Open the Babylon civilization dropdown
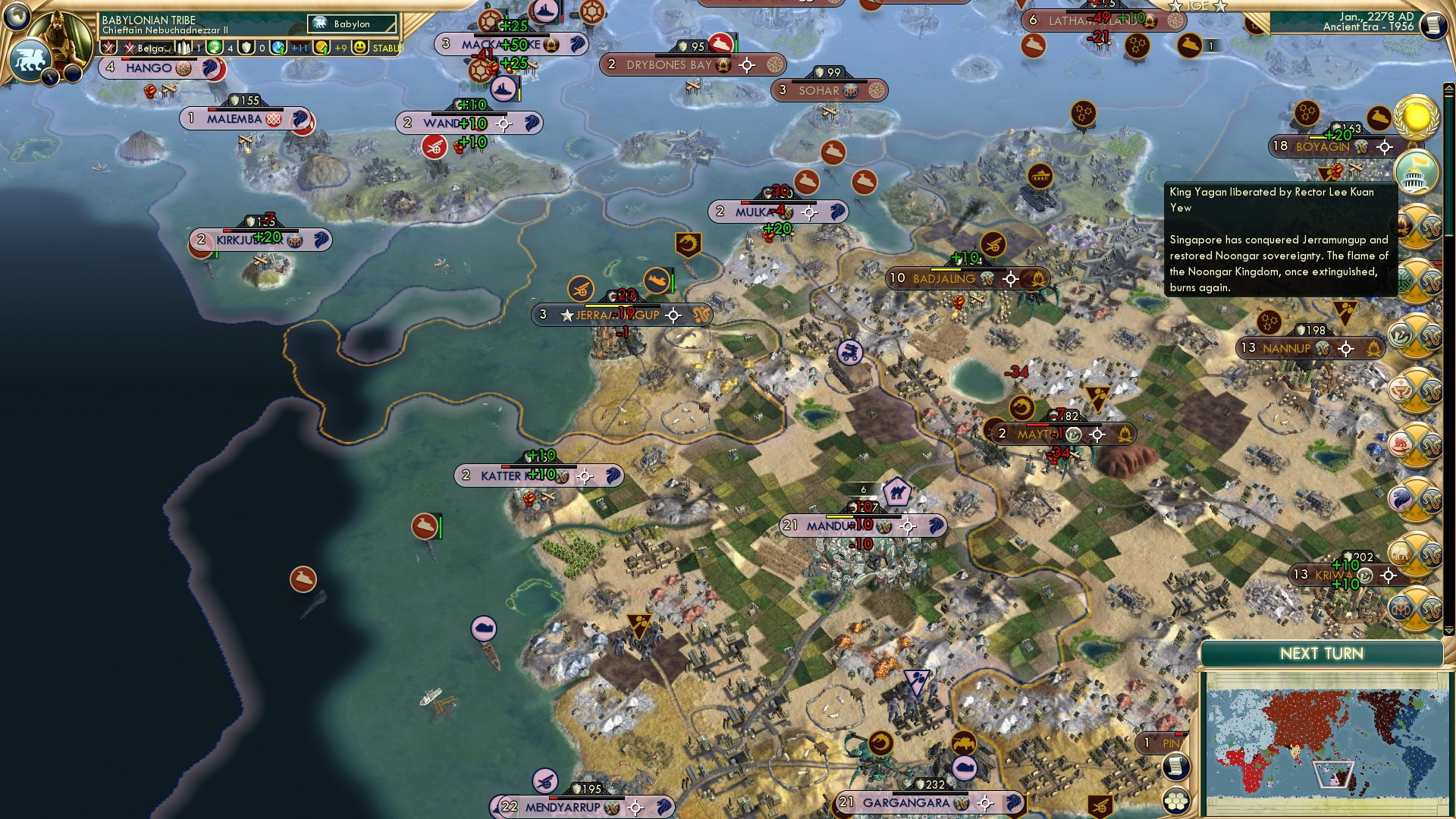The height and width of the screenshot is (819, 1456). (351, 24)
